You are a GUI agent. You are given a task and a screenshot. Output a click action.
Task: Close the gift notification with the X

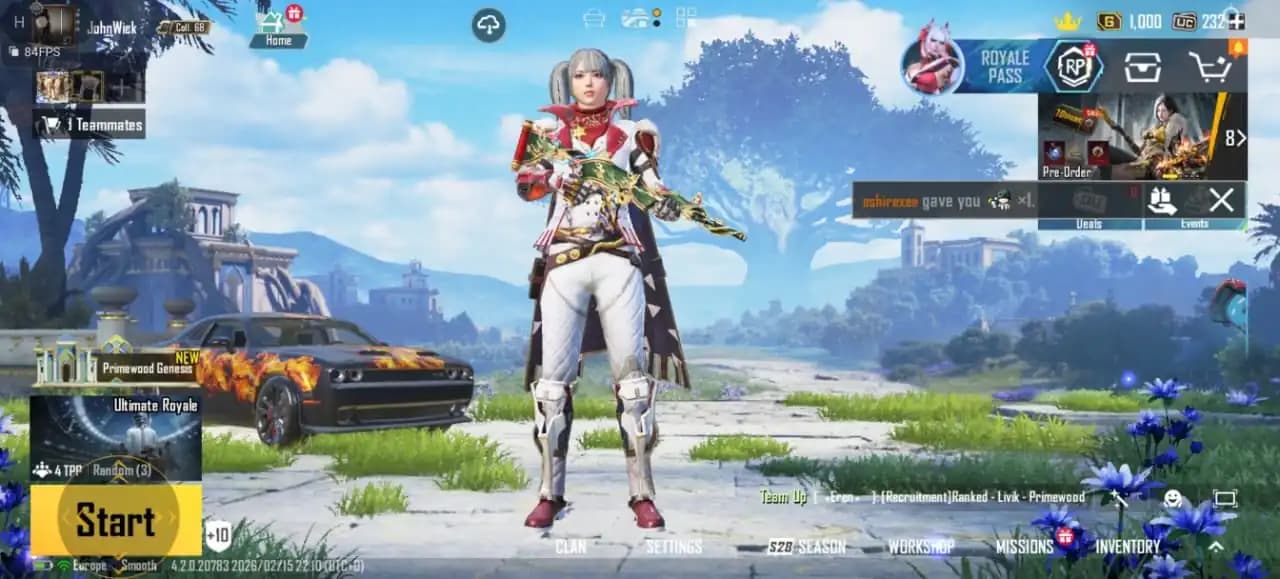click(1221, 200)
